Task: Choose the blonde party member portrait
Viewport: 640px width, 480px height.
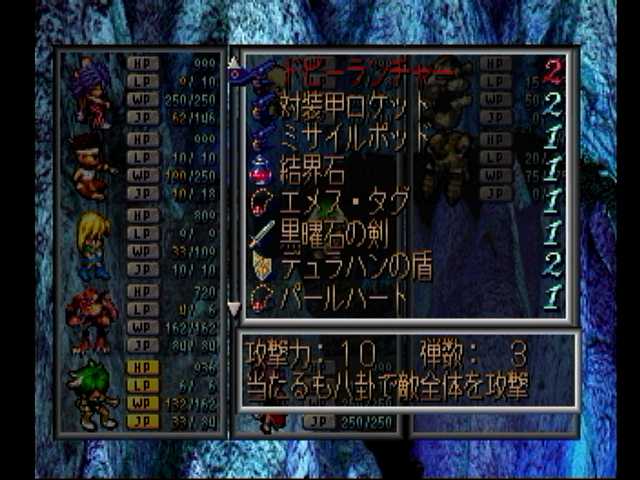Action: 94,244
